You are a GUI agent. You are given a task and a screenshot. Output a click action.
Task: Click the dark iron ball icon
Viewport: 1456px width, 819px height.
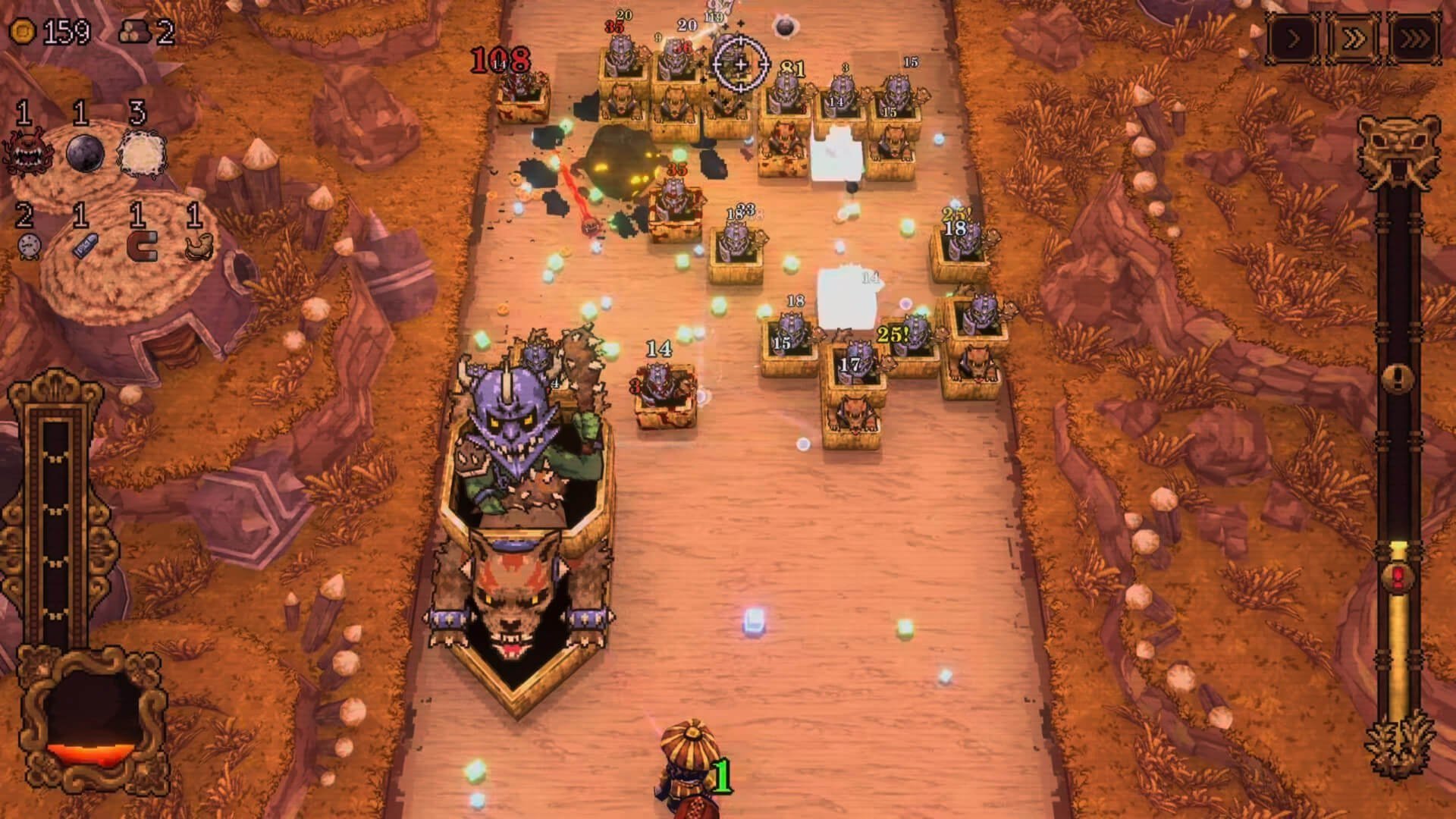pos(84,152)
